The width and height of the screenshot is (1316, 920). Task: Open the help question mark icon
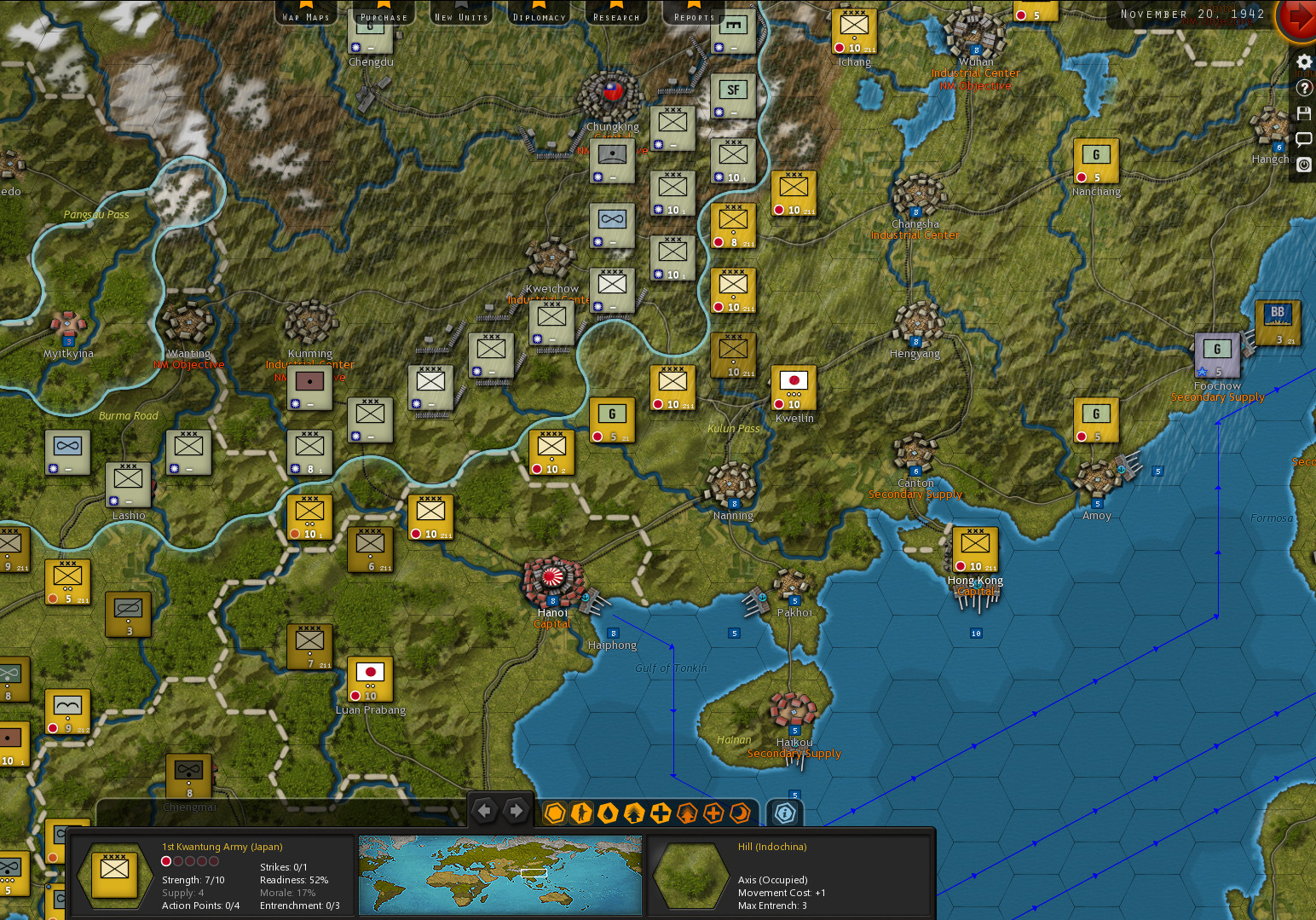(1303, 87)
